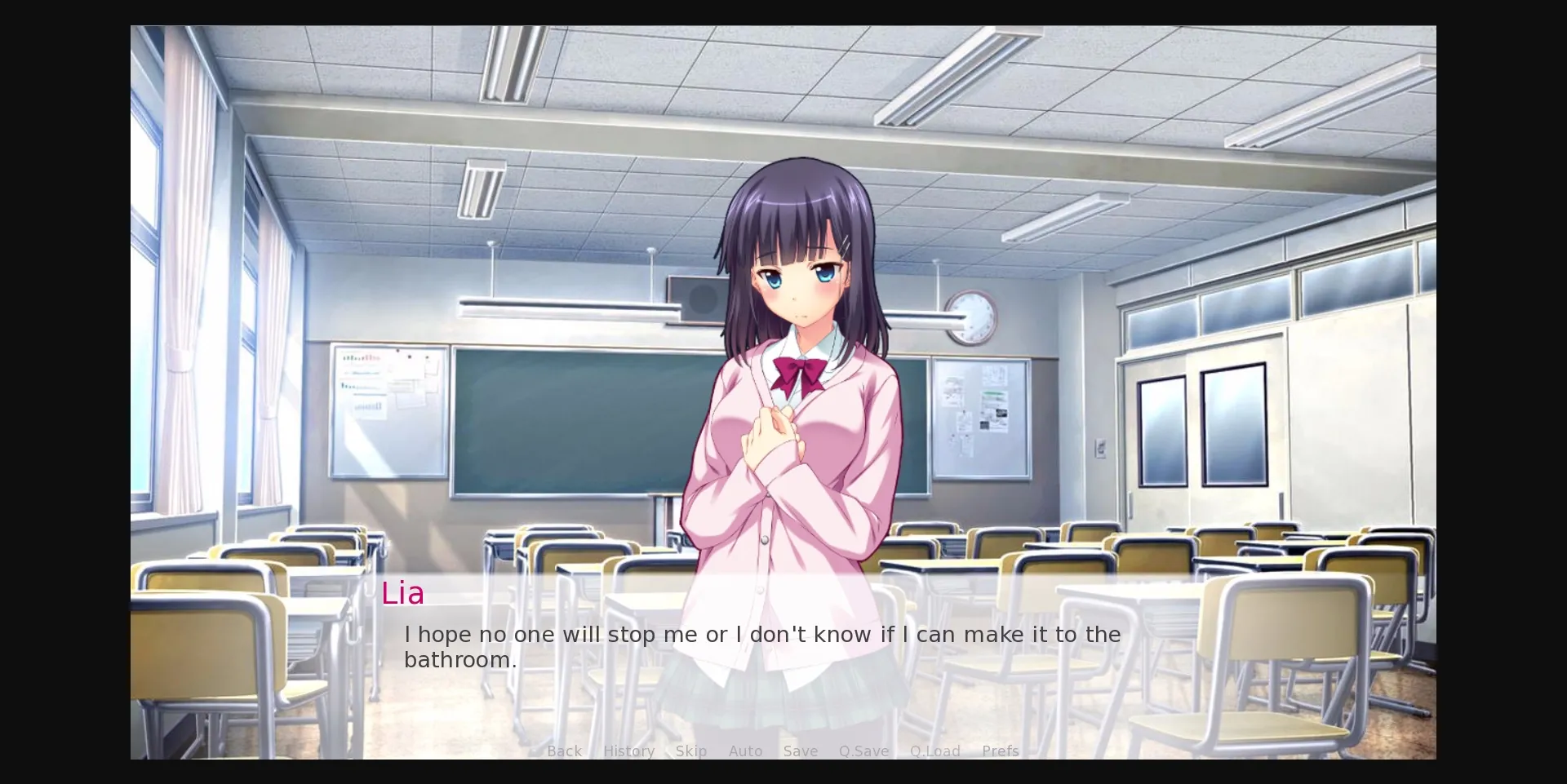
Task: Click Save to store current progress
Action: click(x=800, y=751)
